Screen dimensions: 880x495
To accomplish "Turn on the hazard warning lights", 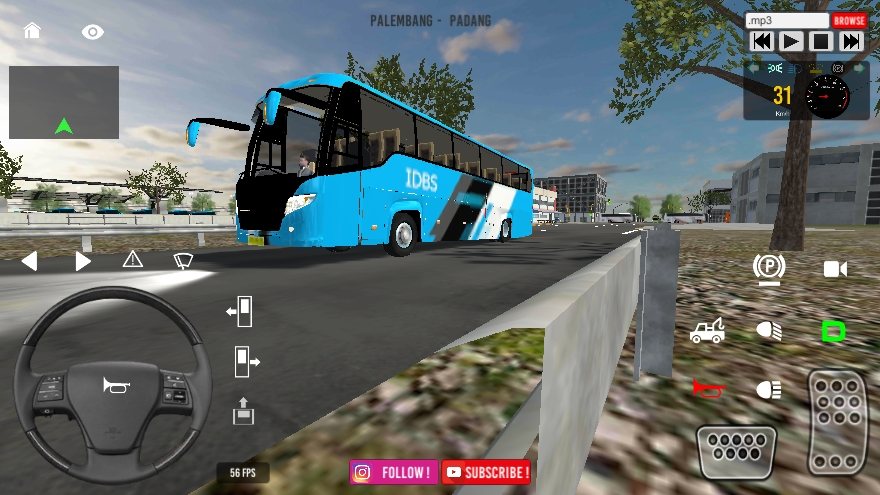I will 133,260.
